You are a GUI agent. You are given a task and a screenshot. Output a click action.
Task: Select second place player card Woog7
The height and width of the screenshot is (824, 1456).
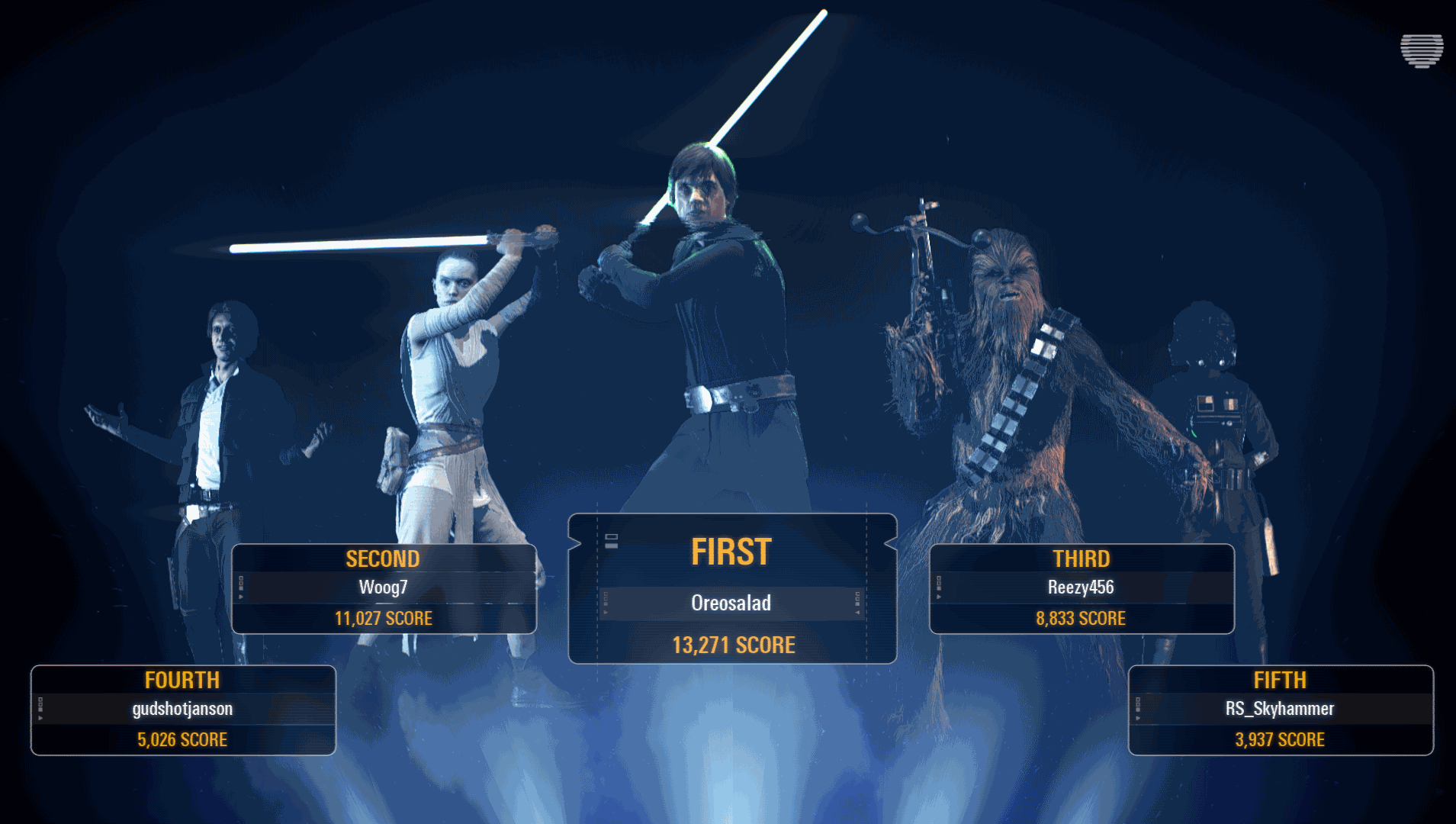click(x=384, y=588)
